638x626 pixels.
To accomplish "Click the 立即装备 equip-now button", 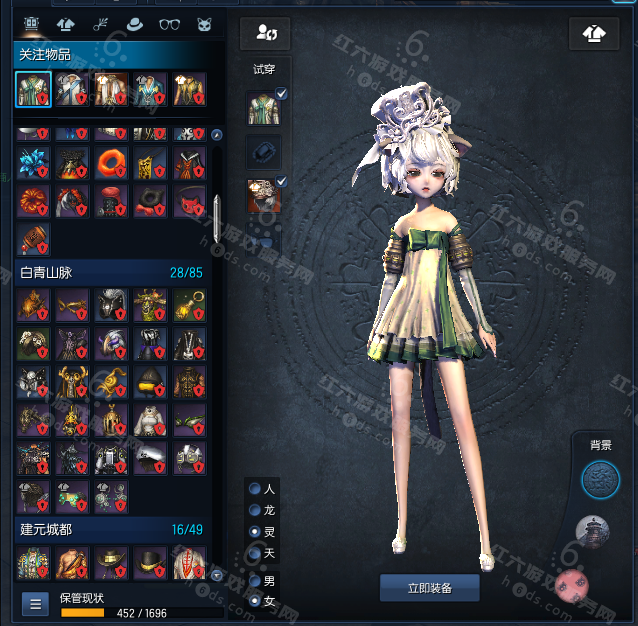I will 430,588.
